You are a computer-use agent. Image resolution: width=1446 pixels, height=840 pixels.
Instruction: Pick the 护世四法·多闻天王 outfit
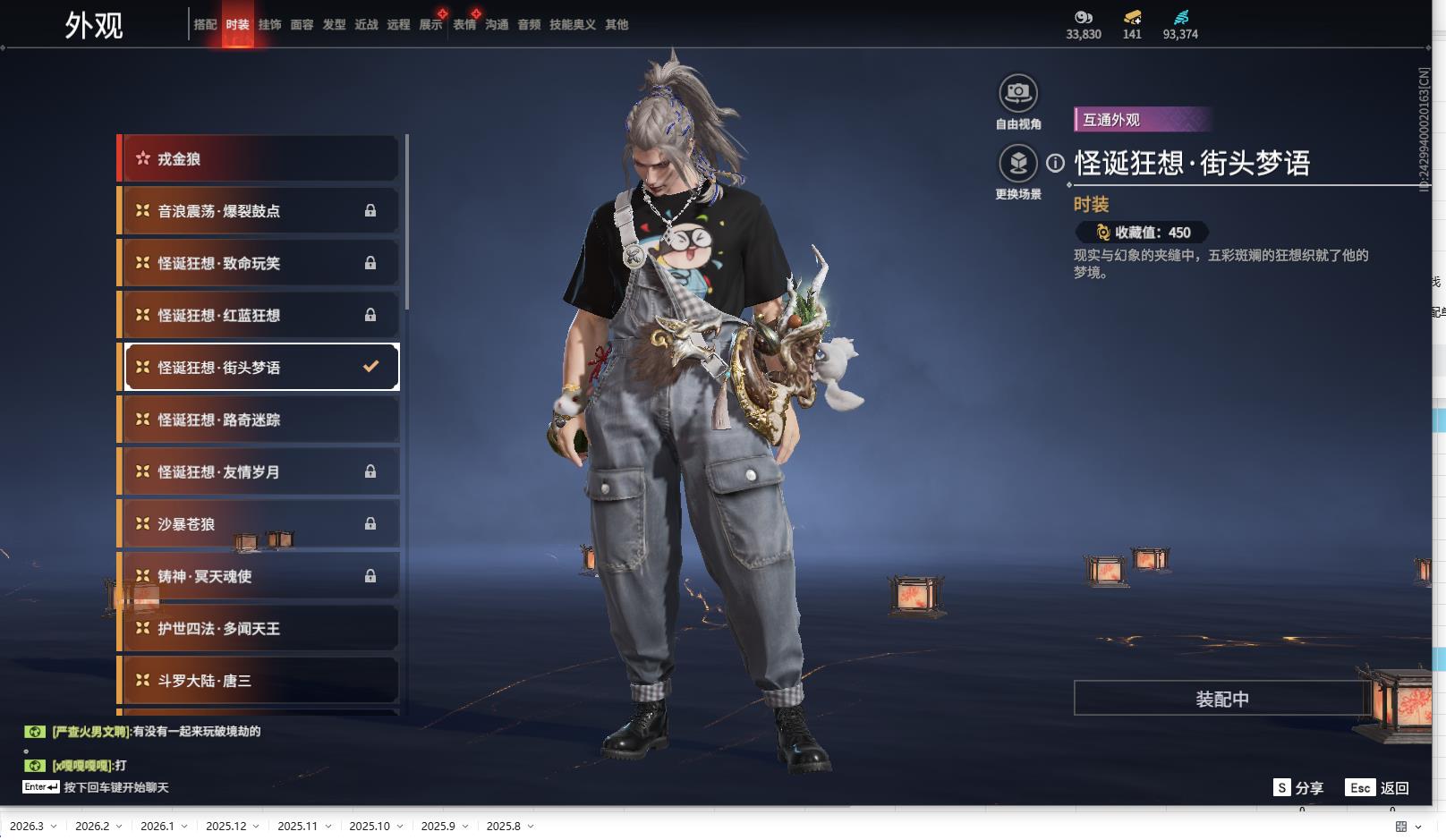[x=259, y=629]
